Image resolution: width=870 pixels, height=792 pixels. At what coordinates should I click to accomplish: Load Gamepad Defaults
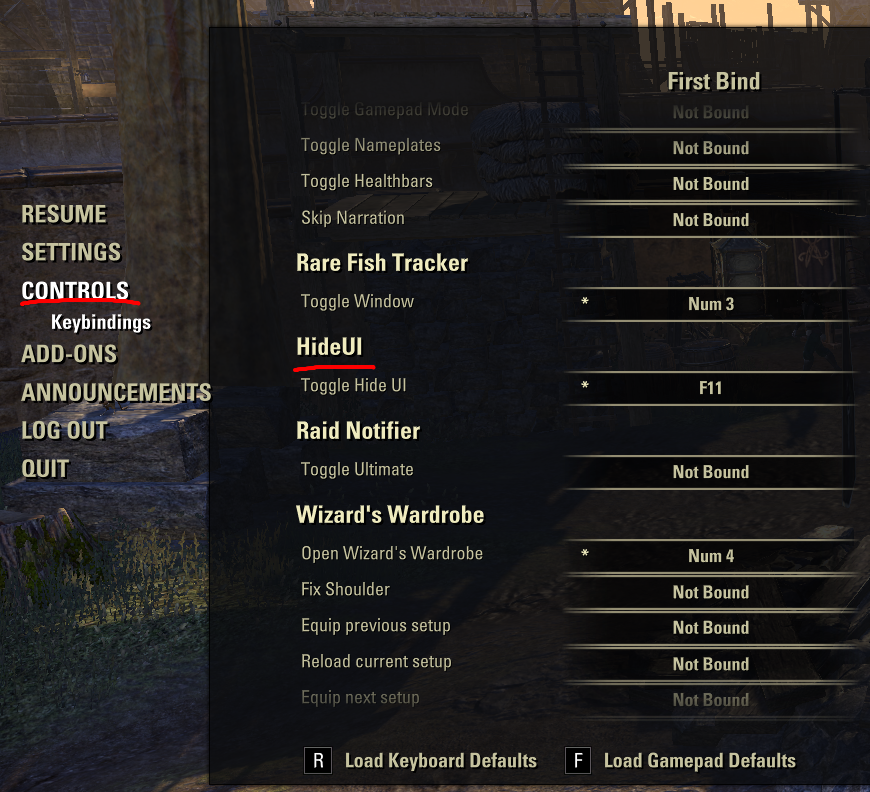coord(699,761)
